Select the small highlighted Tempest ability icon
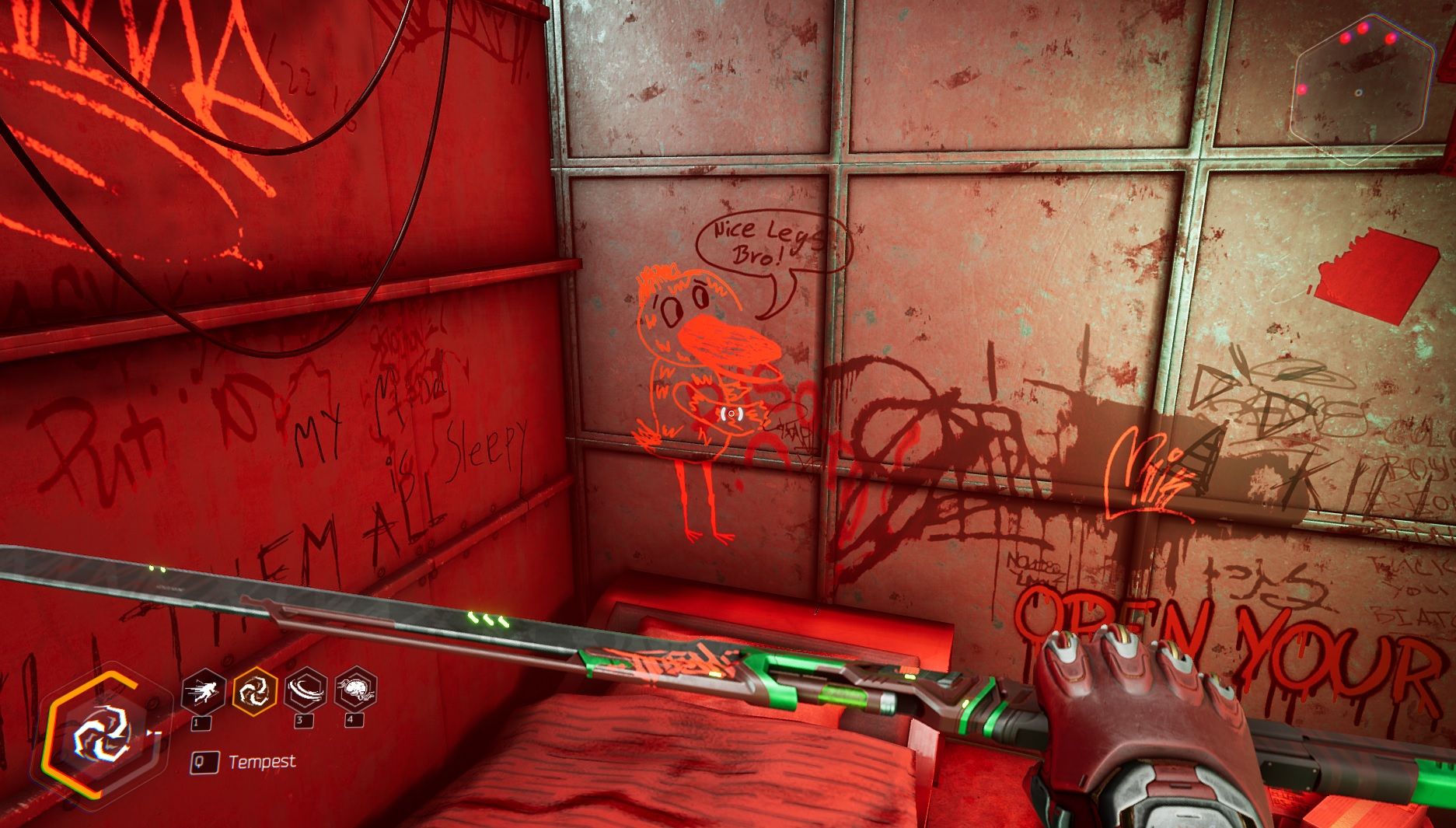This screenshot has width=1456, height=828. coord(255,690)
